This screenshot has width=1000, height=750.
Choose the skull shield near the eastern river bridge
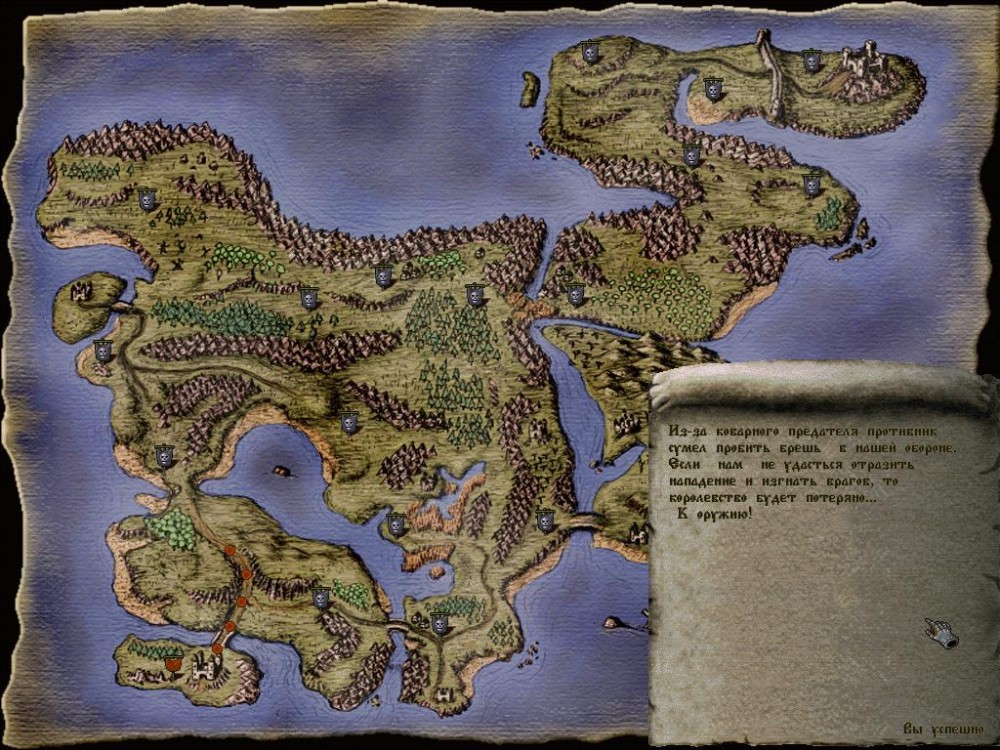point(545,520)
